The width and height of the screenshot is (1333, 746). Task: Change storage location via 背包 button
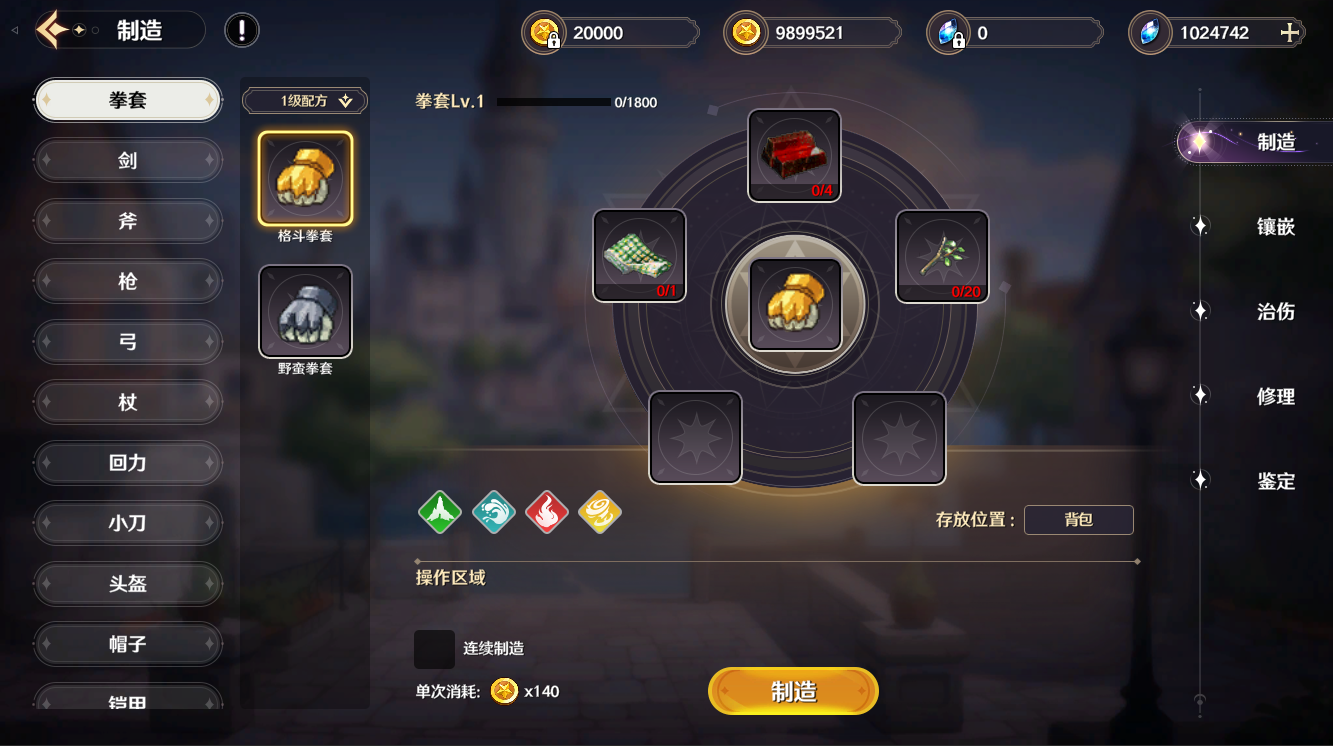pos(1078,520)
